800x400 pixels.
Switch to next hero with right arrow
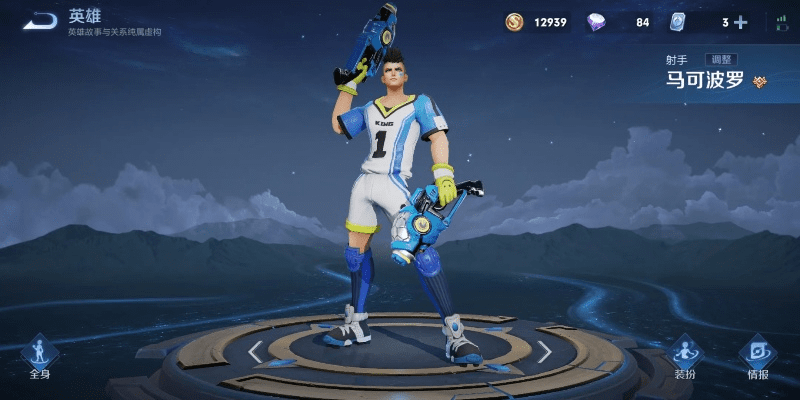pyautogui.click(x=544, y=351)
